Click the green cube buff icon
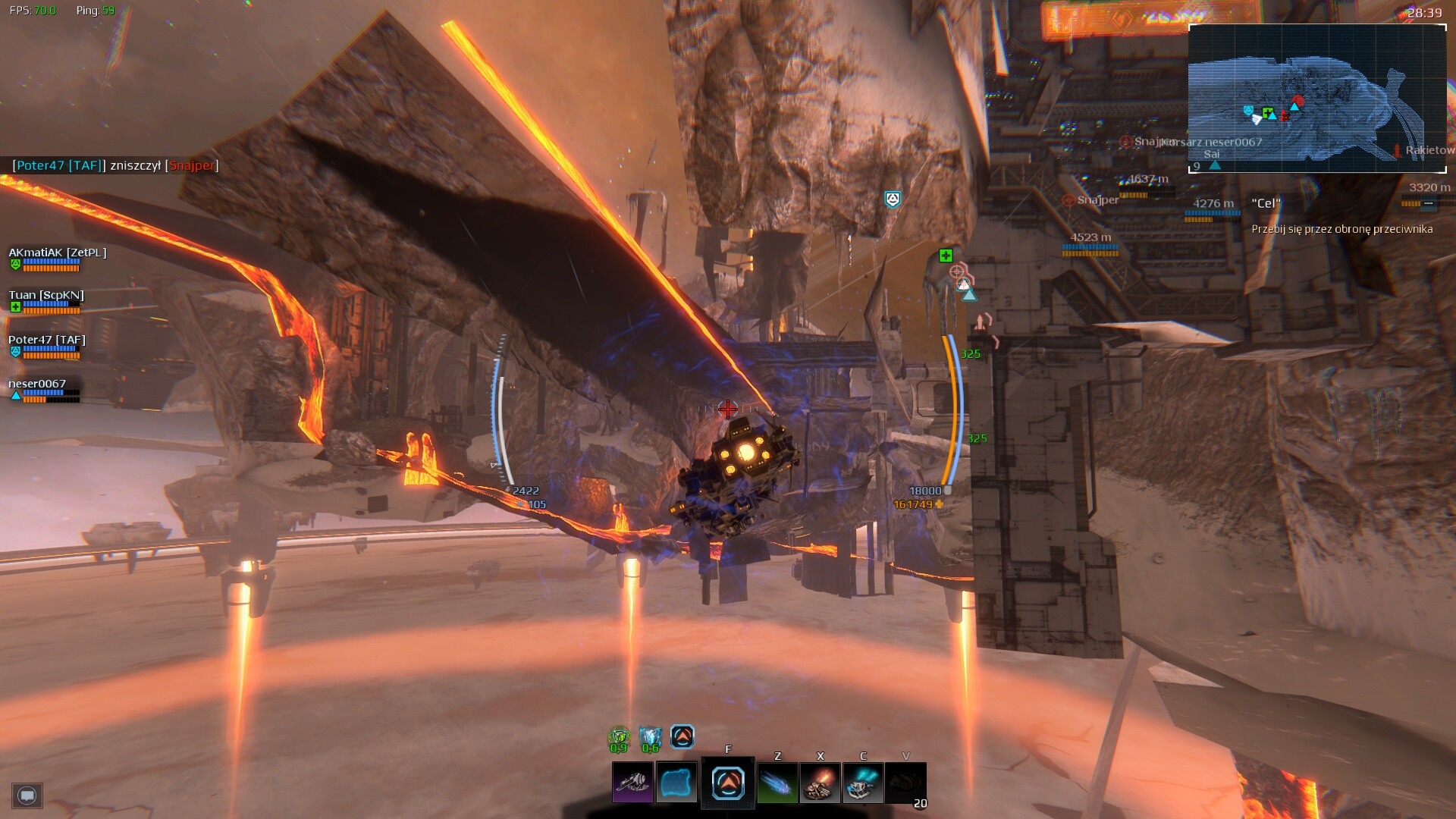 pyautogui.click(x=619, y=736)
